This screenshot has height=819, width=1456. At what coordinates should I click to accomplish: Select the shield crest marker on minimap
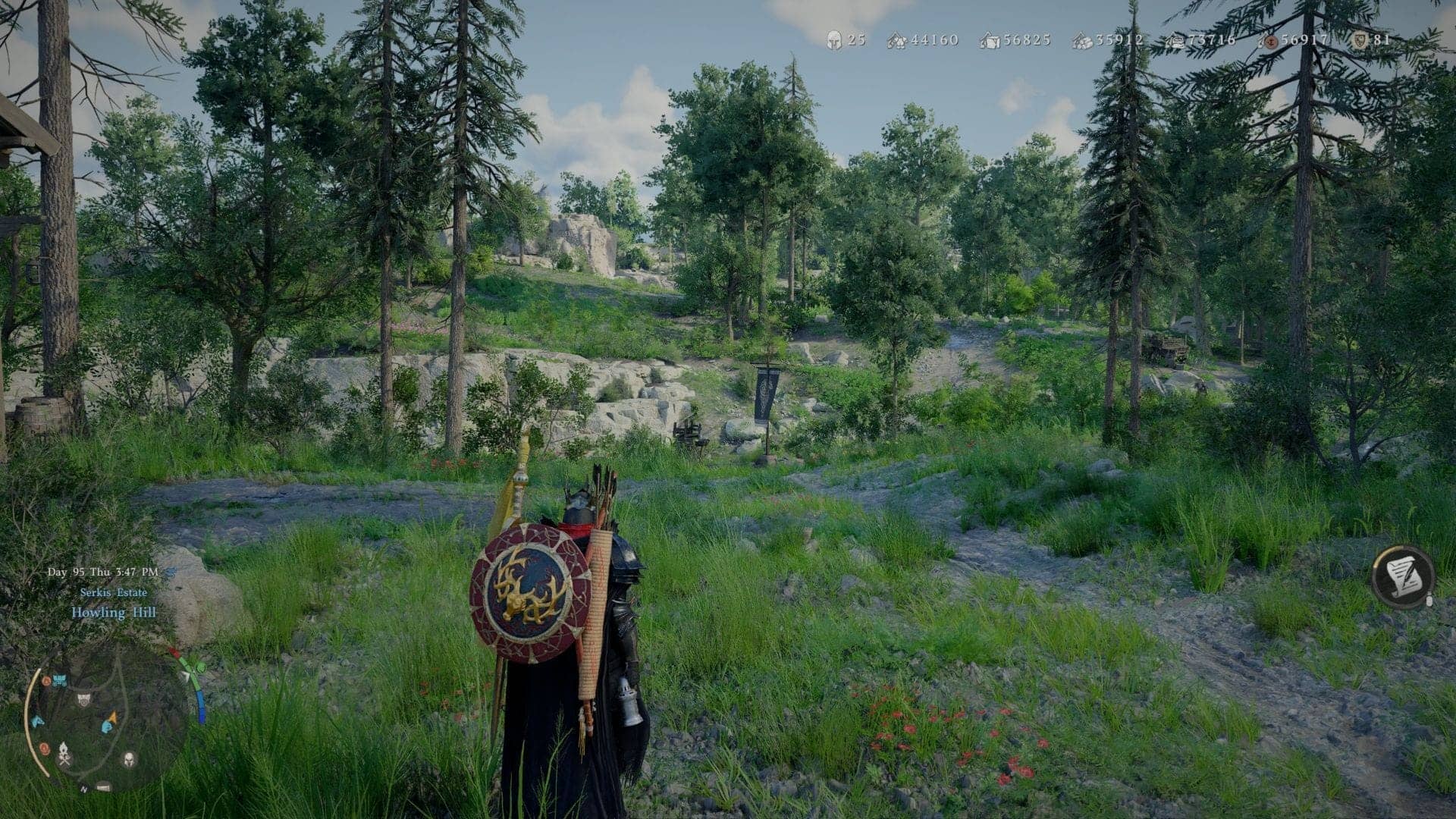[x=83, y=699]
